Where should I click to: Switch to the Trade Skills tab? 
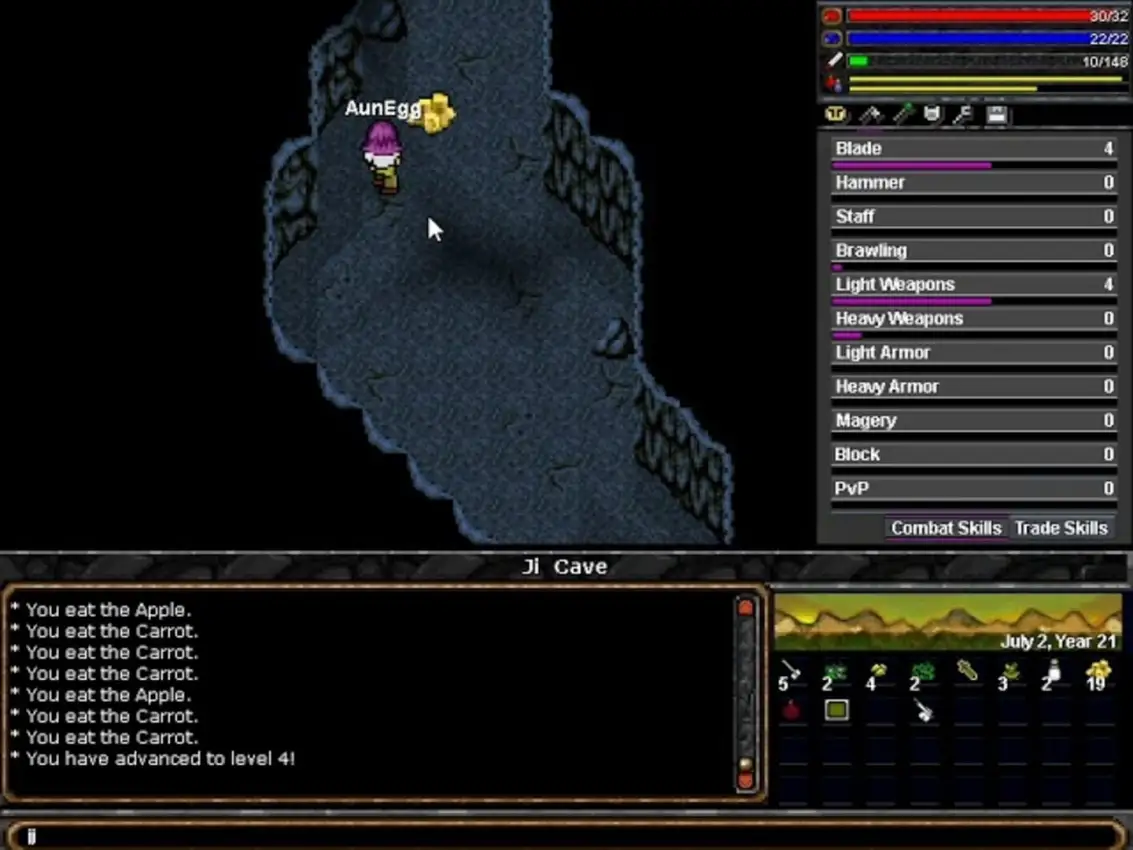(x=1060, y=528)
